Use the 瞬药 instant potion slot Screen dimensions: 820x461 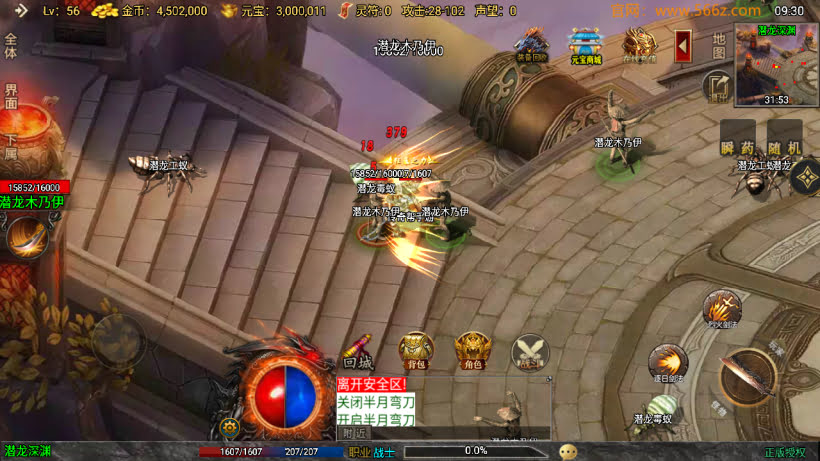point(738,139)
